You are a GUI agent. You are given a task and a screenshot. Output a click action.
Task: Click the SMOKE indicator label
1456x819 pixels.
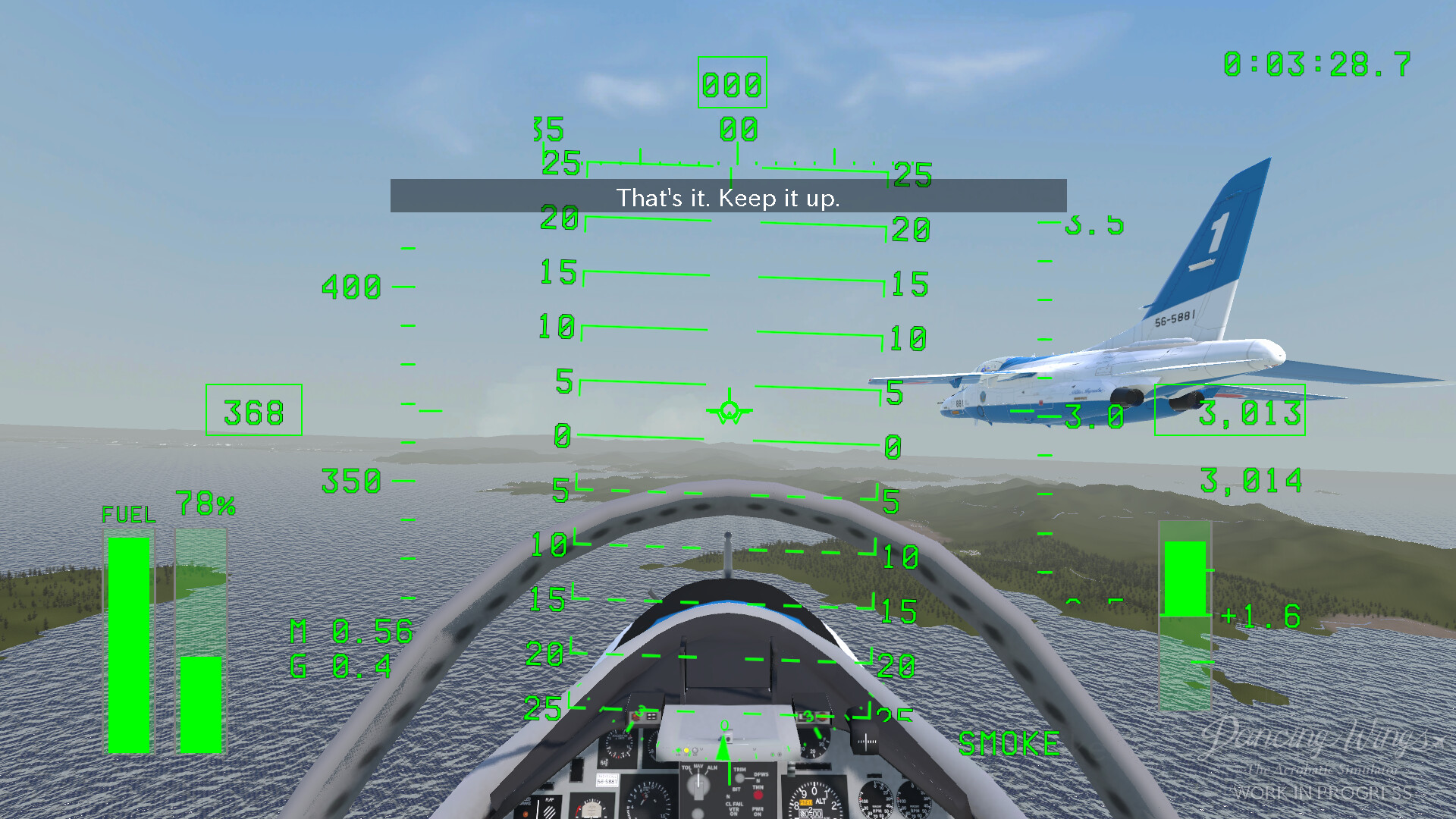pyautogui.click(x=1009, y=743)
